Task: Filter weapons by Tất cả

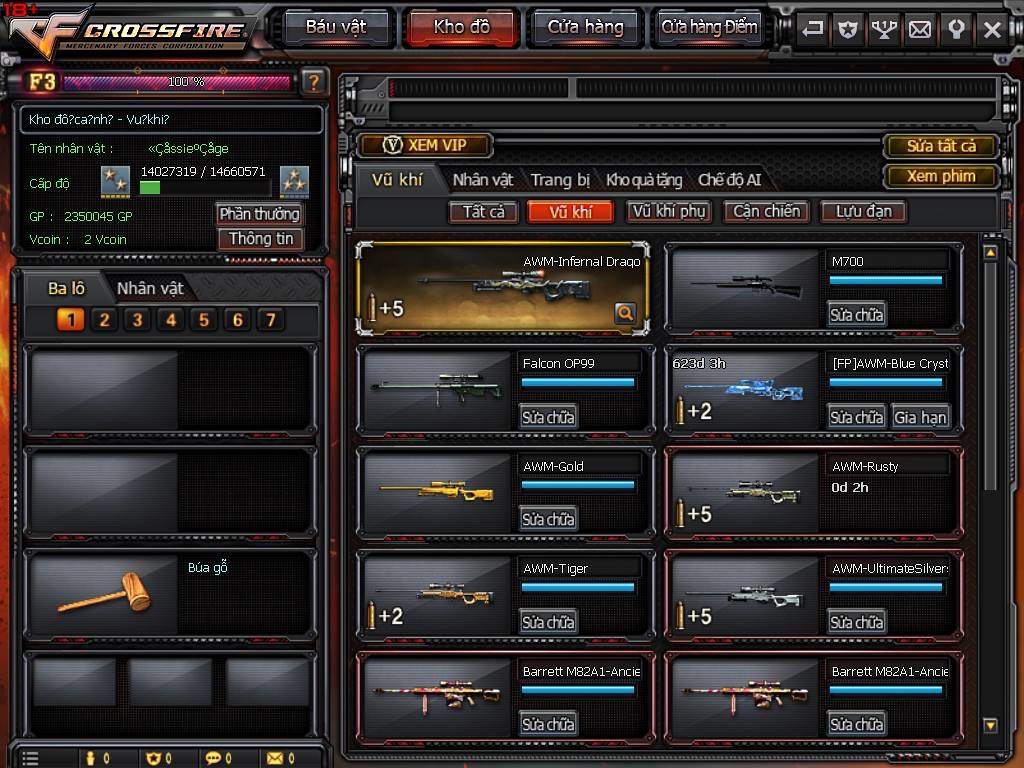Action: (484, 211)
